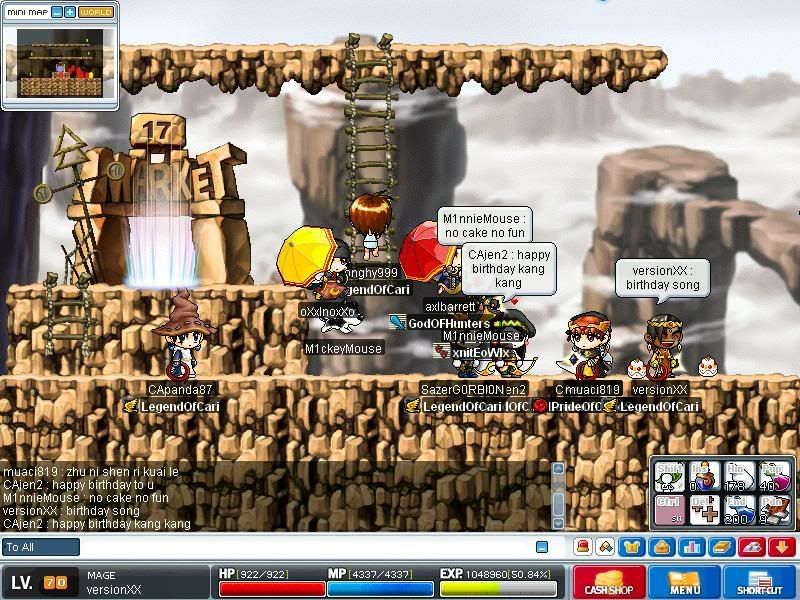
Task: Use the white potion in Hm slot
Action: pyautogui.click(x=739, y=475)
